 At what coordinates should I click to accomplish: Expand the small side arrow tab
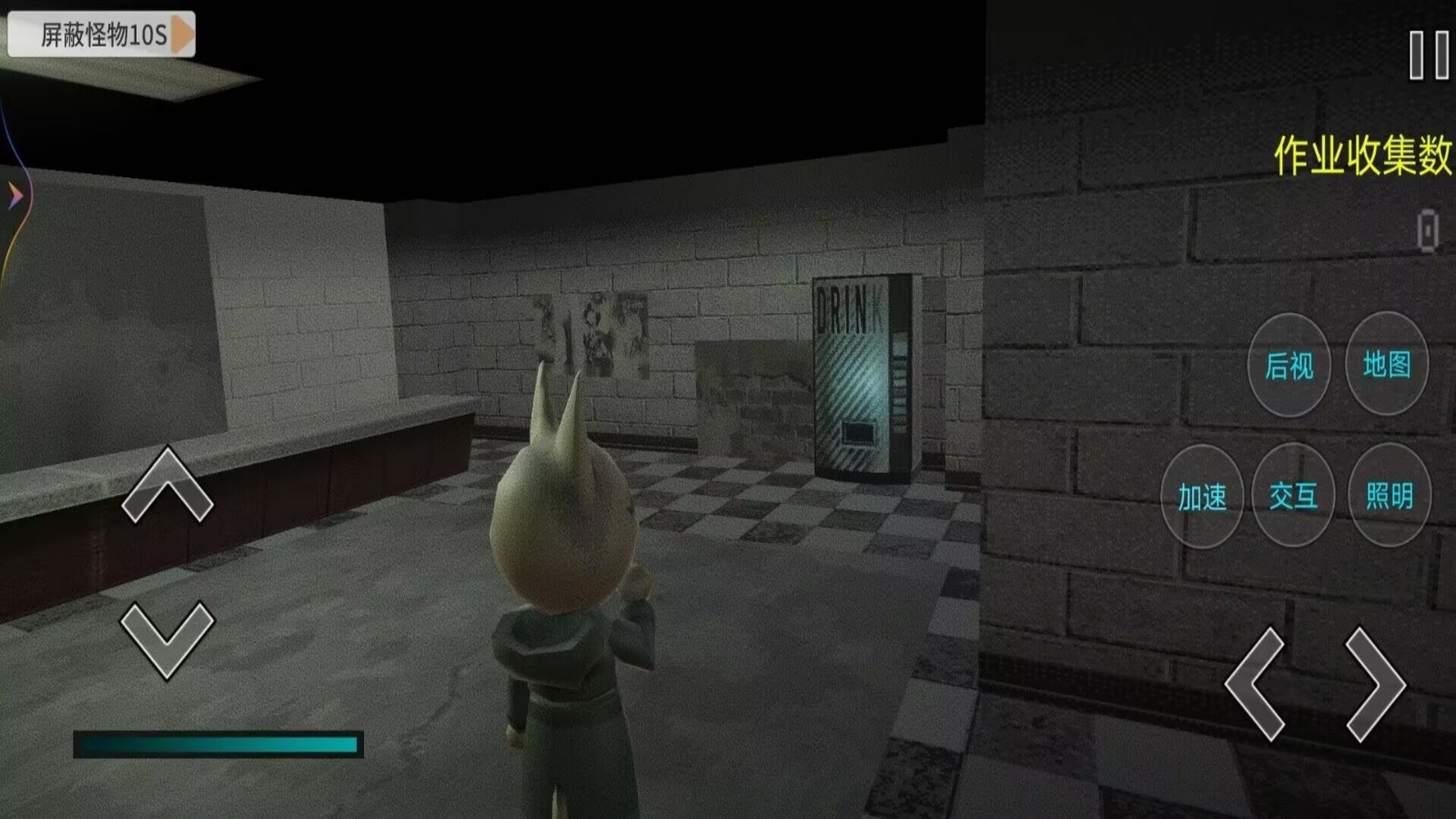pyautogui.click(x=15, y=195)
